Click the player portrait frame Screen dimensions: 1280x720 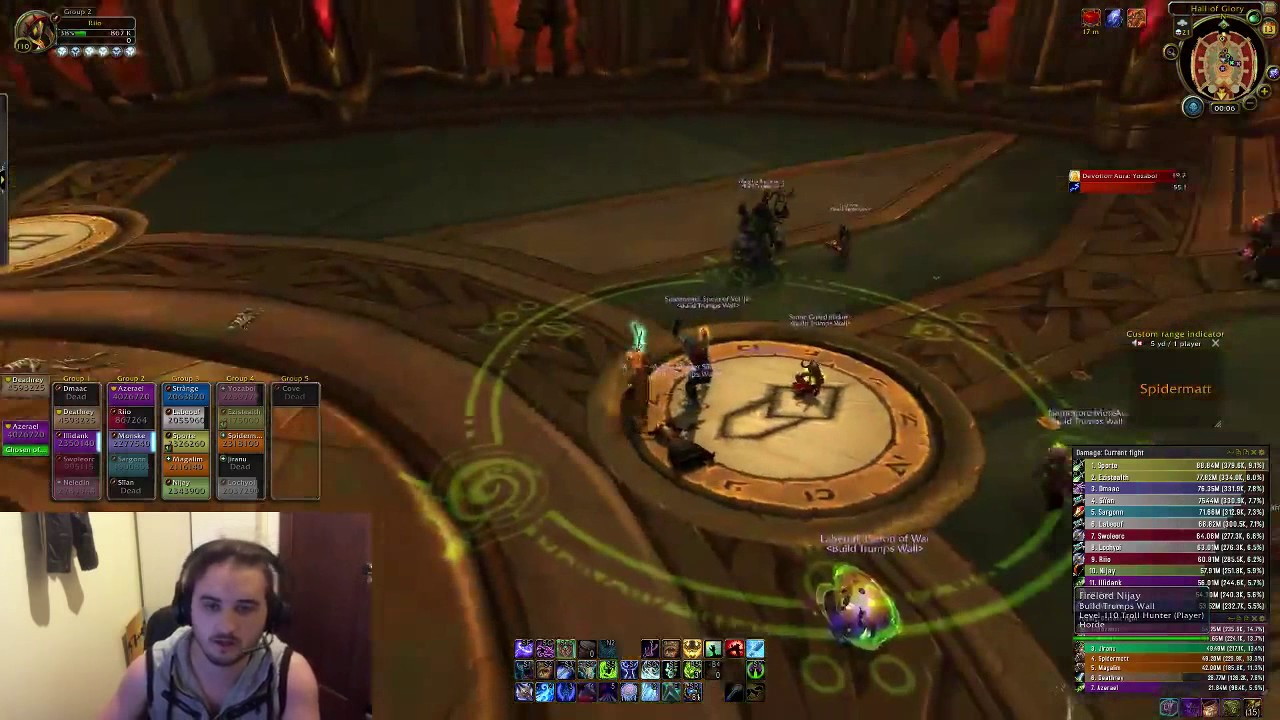click(35, 30)
